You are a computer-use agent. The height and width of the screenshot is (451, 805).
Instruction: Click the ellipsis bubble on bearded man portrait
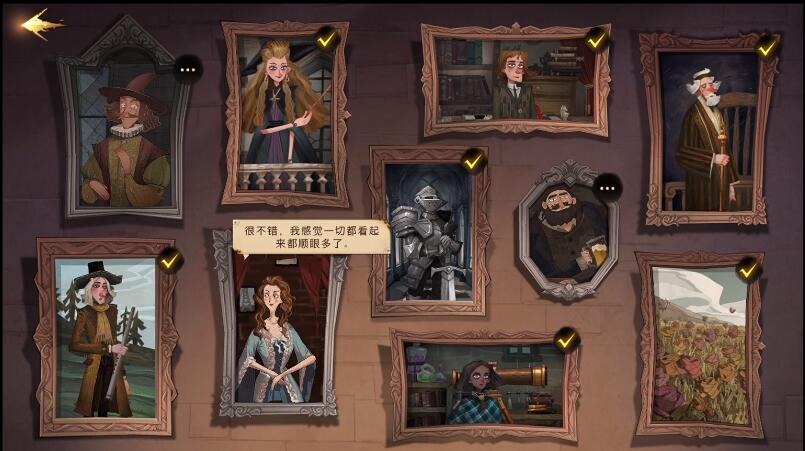[x=607, y=187]
